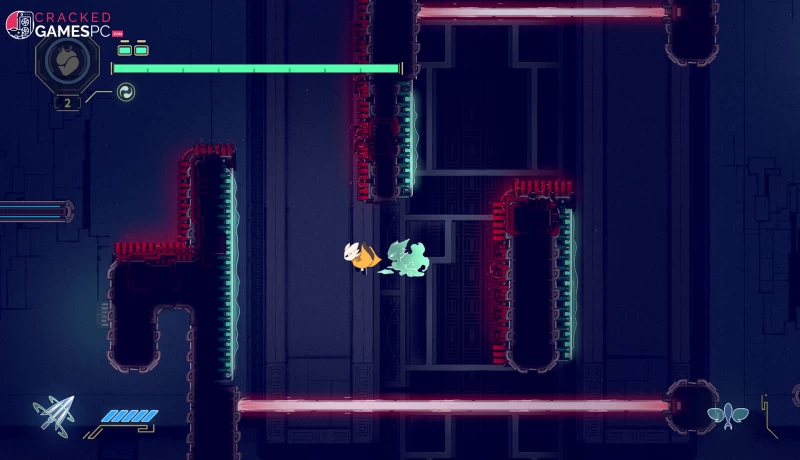The image size is (800, 460).
Task: Select the winged moth companion icon
Action: pos(728,414)
